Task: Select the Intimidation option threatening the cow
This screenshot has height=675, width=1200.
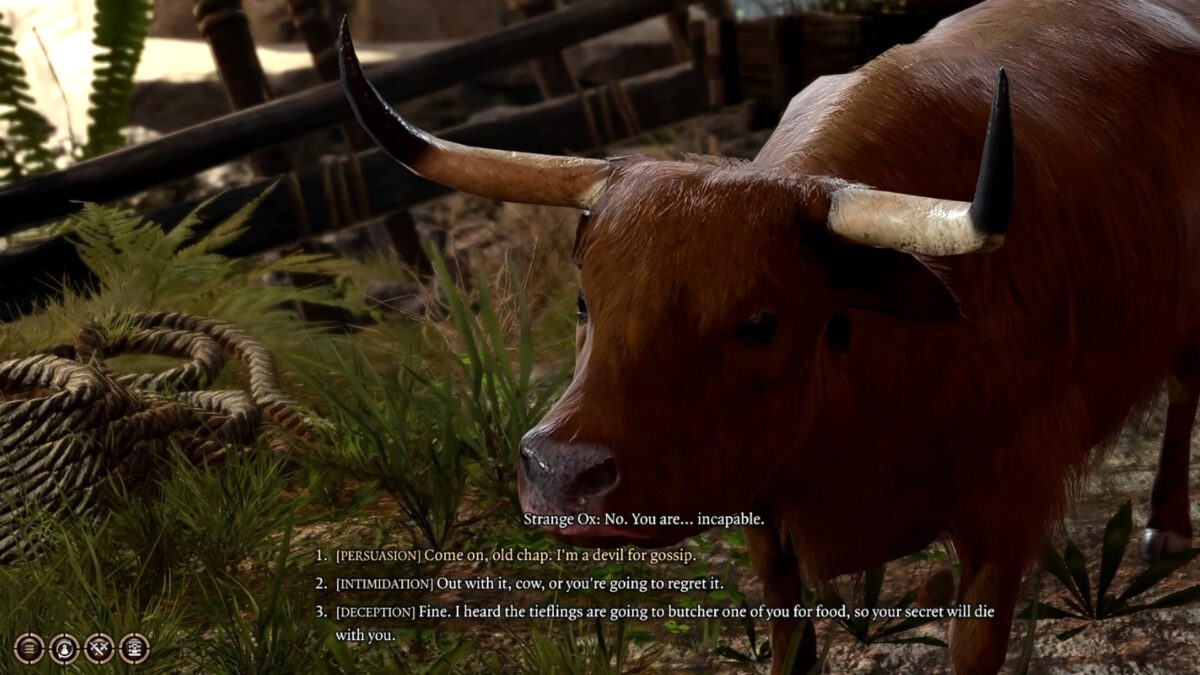Action: 573,583
